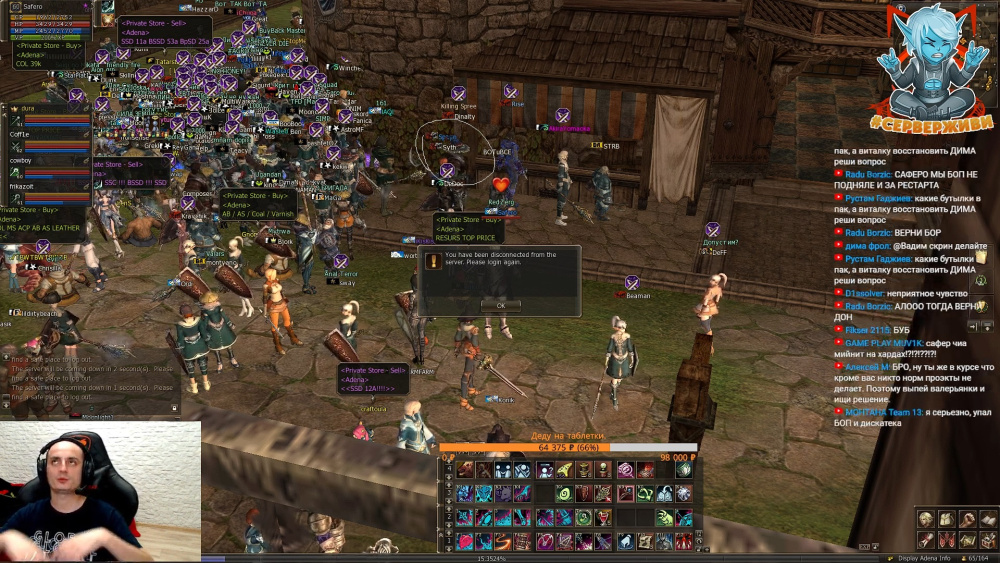The image size is (1000, 563).
Task: Select party member dura
Action: tap(48, 114)
